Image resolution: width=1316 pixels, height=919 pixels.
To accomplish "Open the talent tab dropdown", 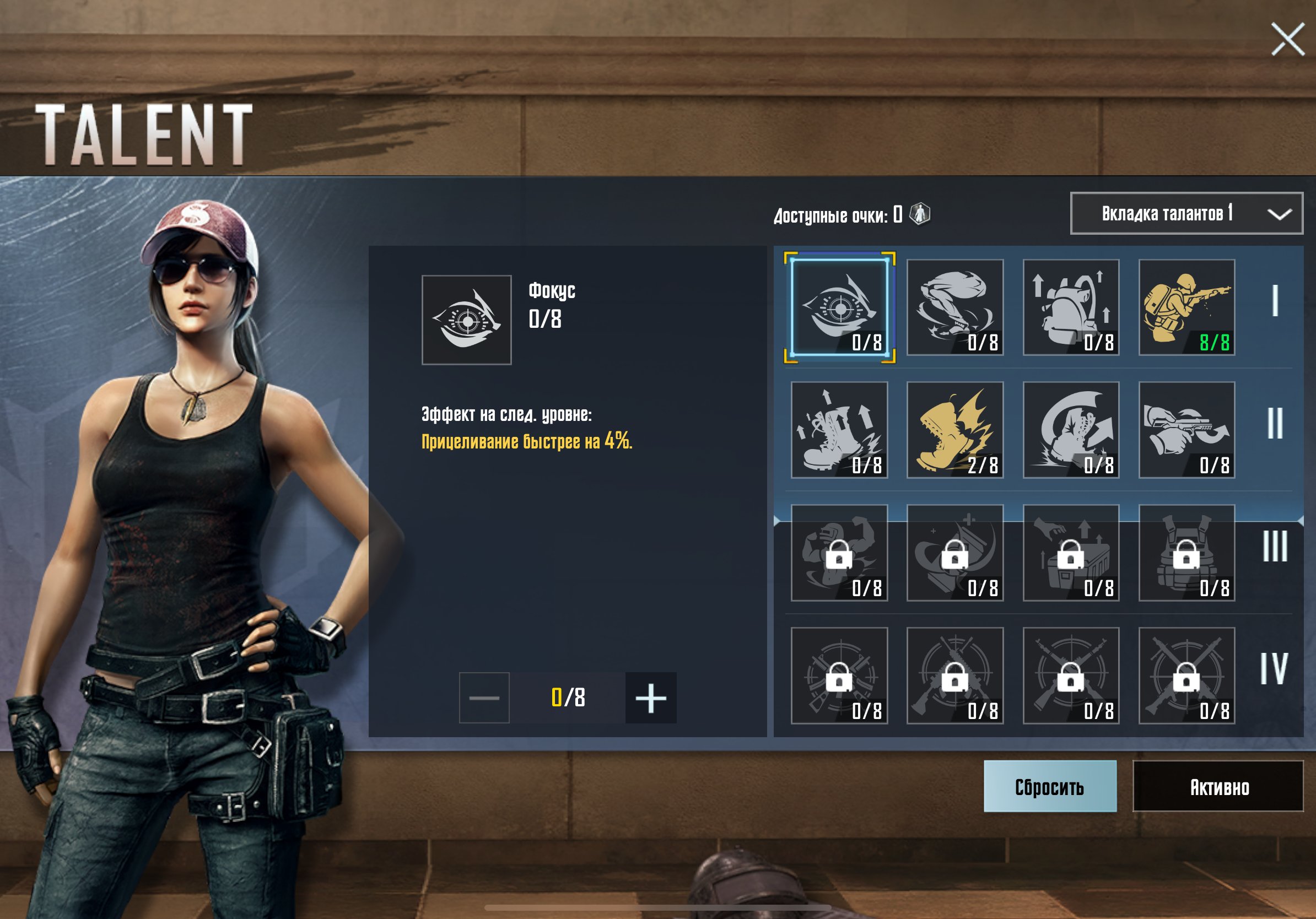I will pos(1185,214).
